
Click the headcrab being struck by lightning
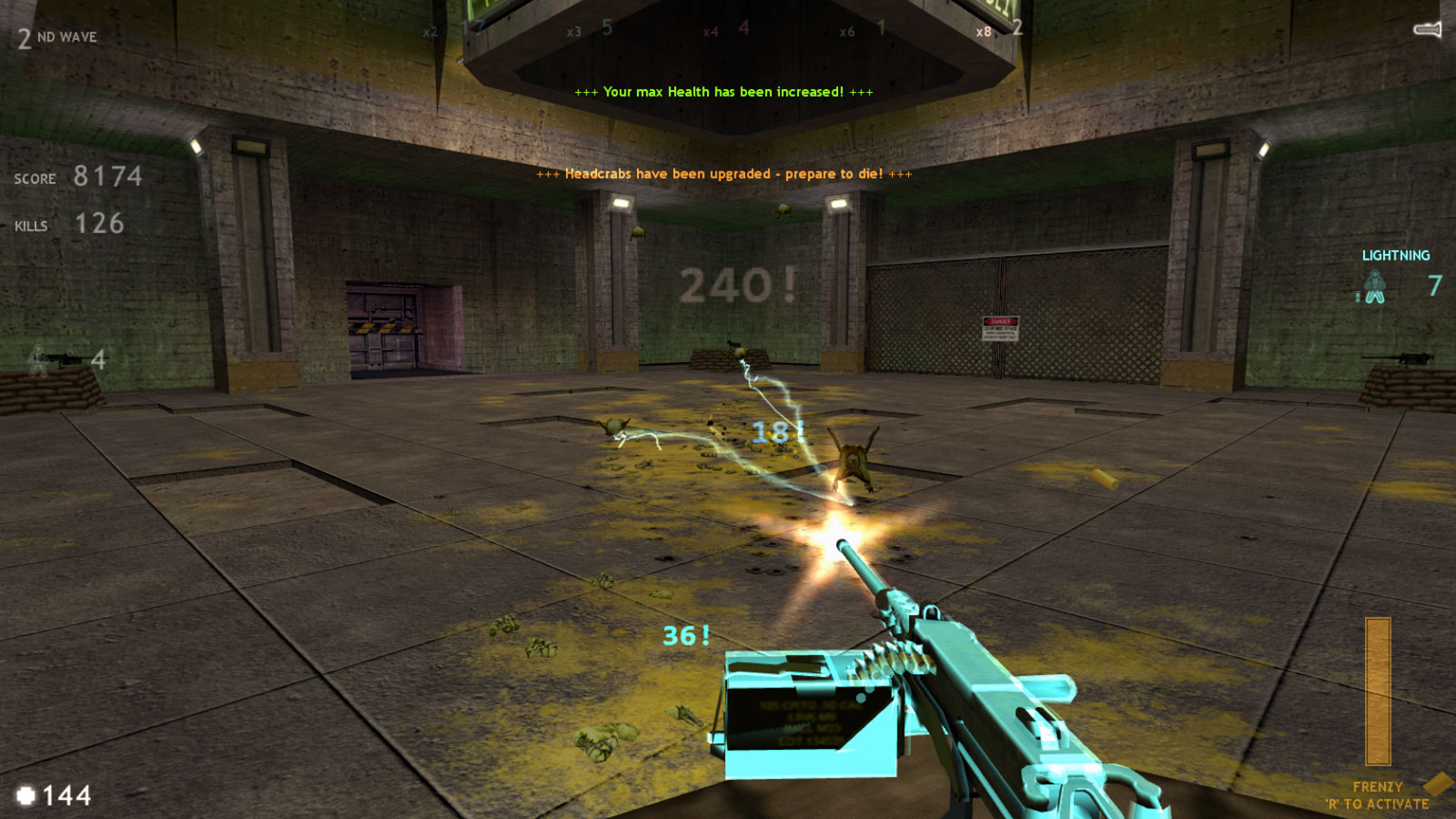point(854,460)
